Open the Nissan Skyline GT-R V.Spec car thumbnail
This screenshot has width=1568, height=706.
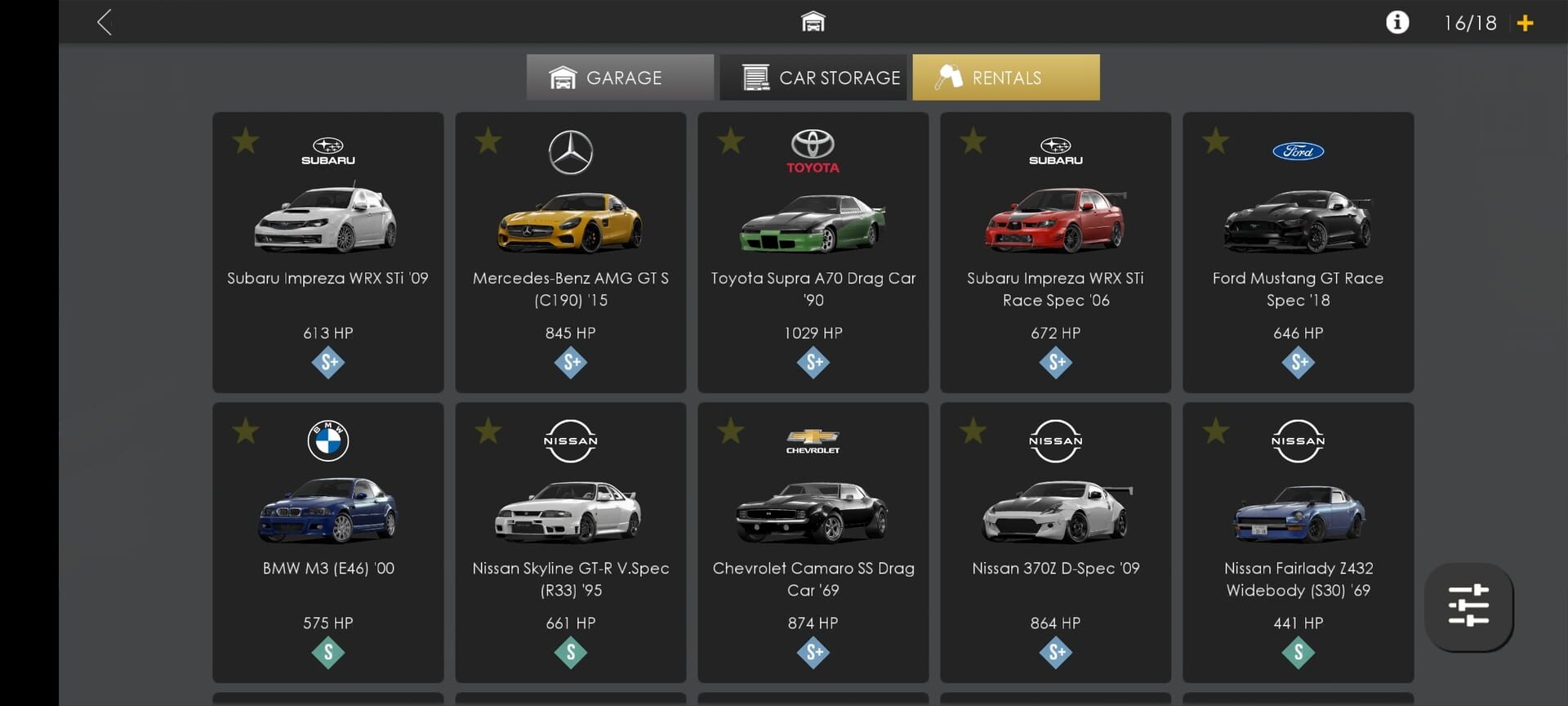point(570,511)
